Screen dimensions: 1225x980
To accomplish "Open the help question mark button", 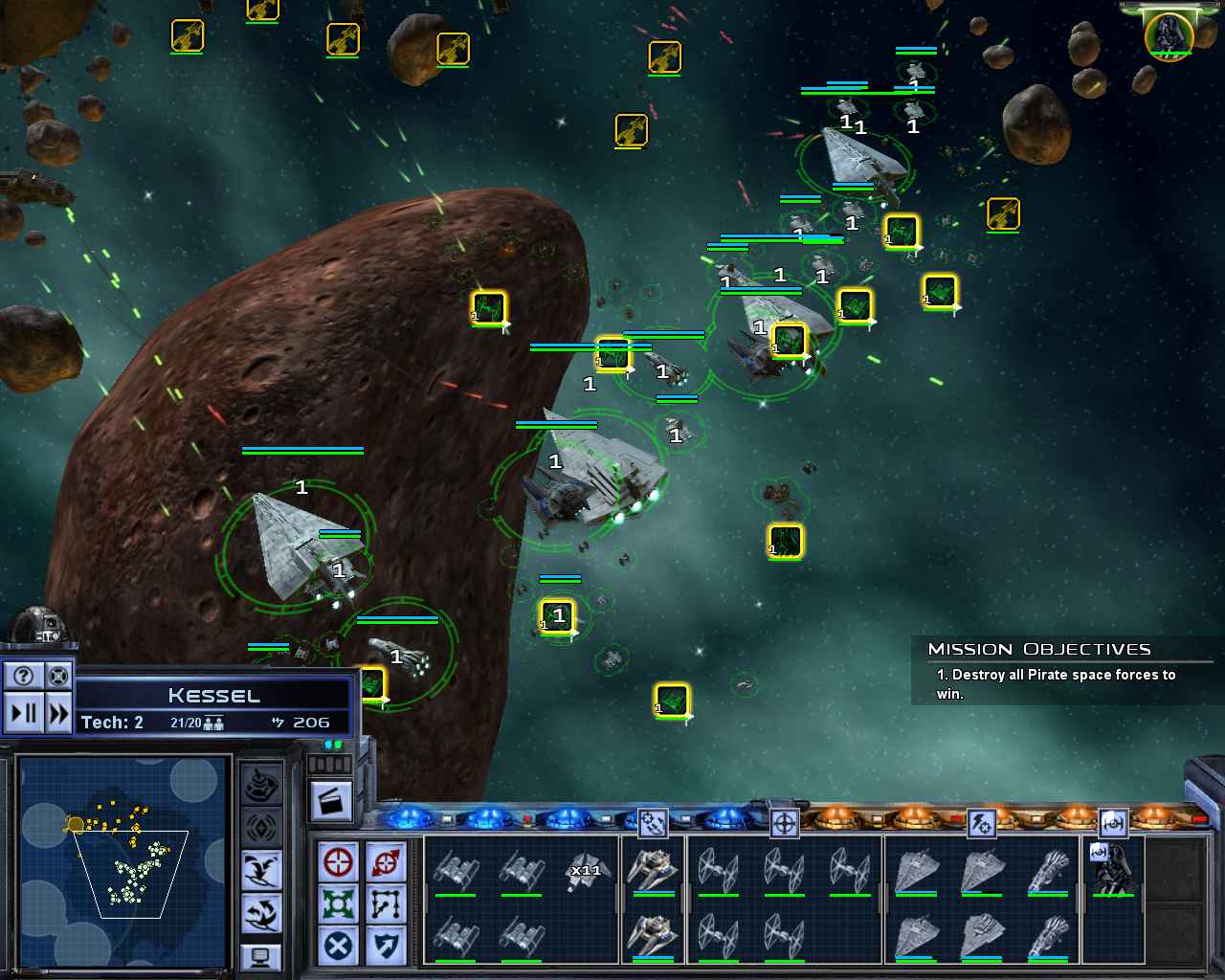I will pos(24,677).
